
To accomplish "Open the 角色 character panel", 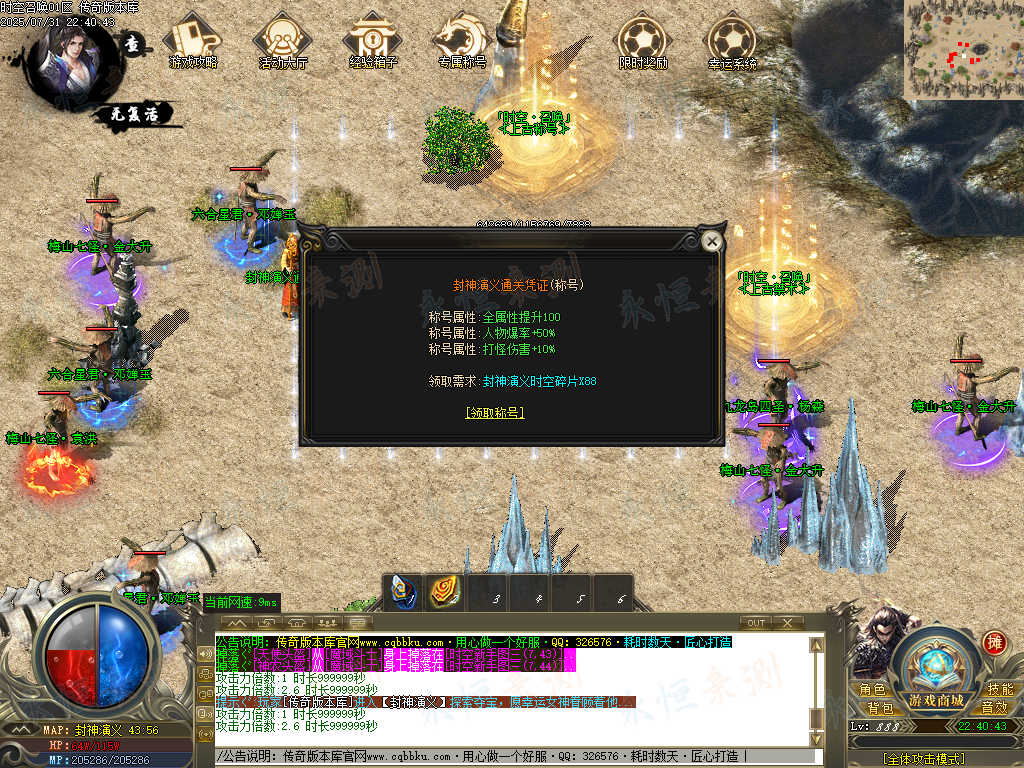I will point(872,690).
